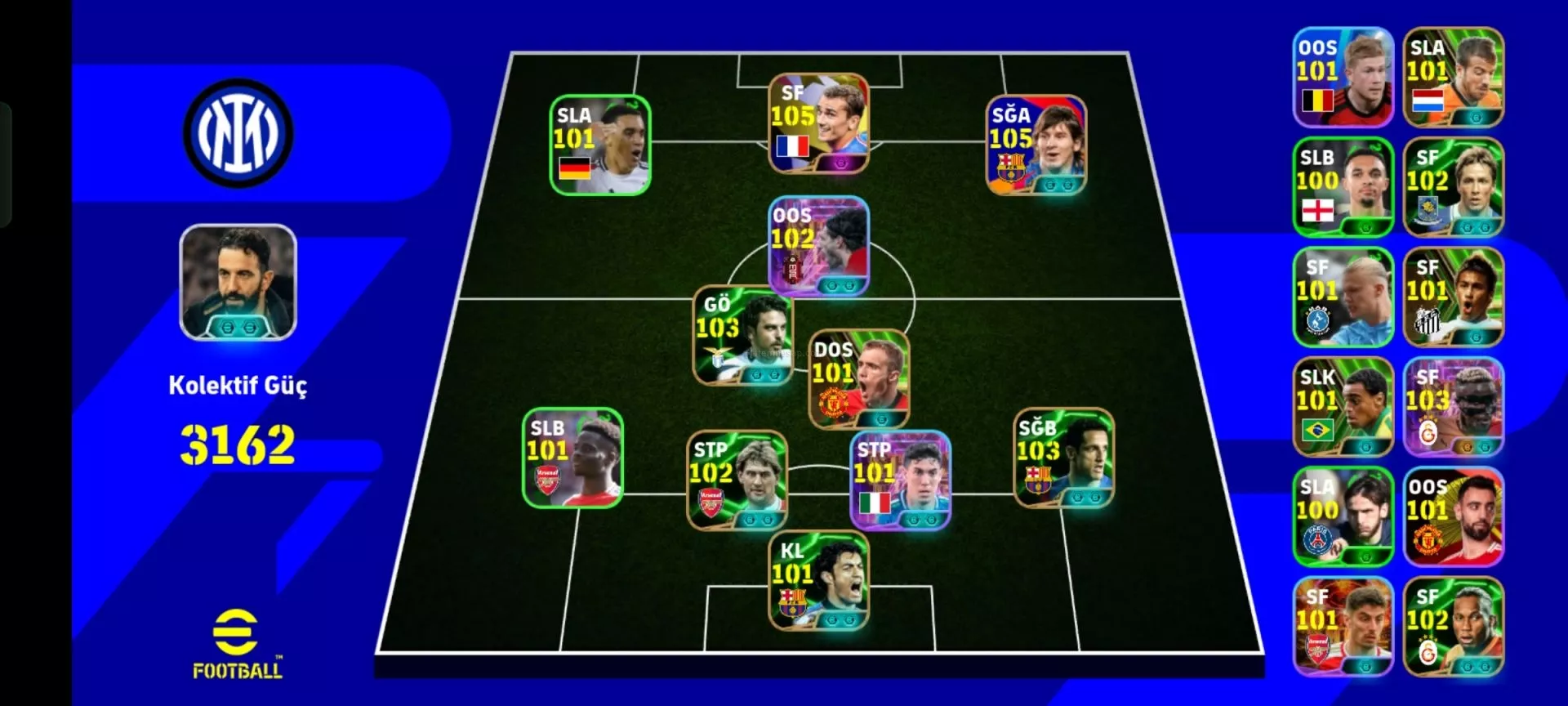Screen dimensions: 1568x706
Task: Select the DOS 101 Manchester United card
Action: coord(858,379)
